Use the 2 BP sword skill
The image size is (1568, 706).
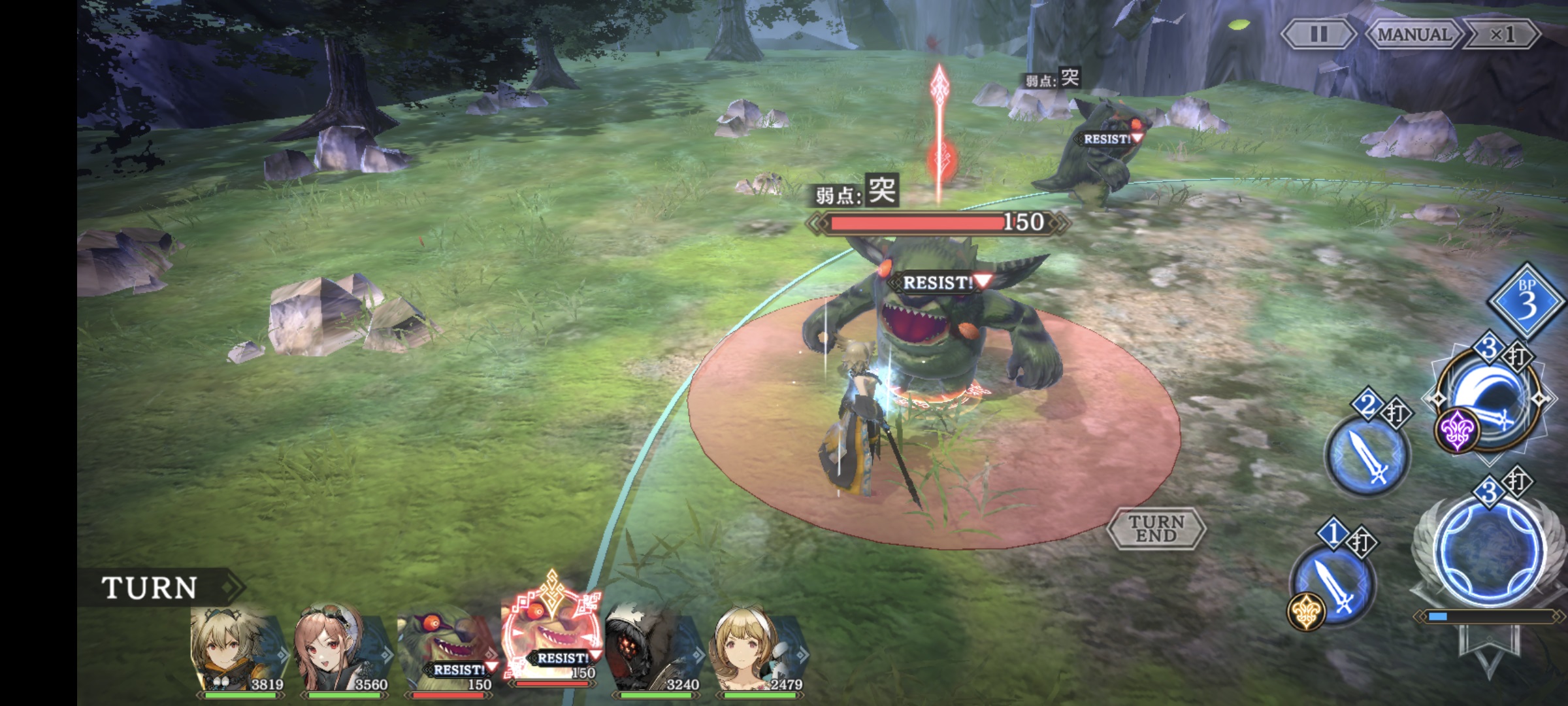1367,454
